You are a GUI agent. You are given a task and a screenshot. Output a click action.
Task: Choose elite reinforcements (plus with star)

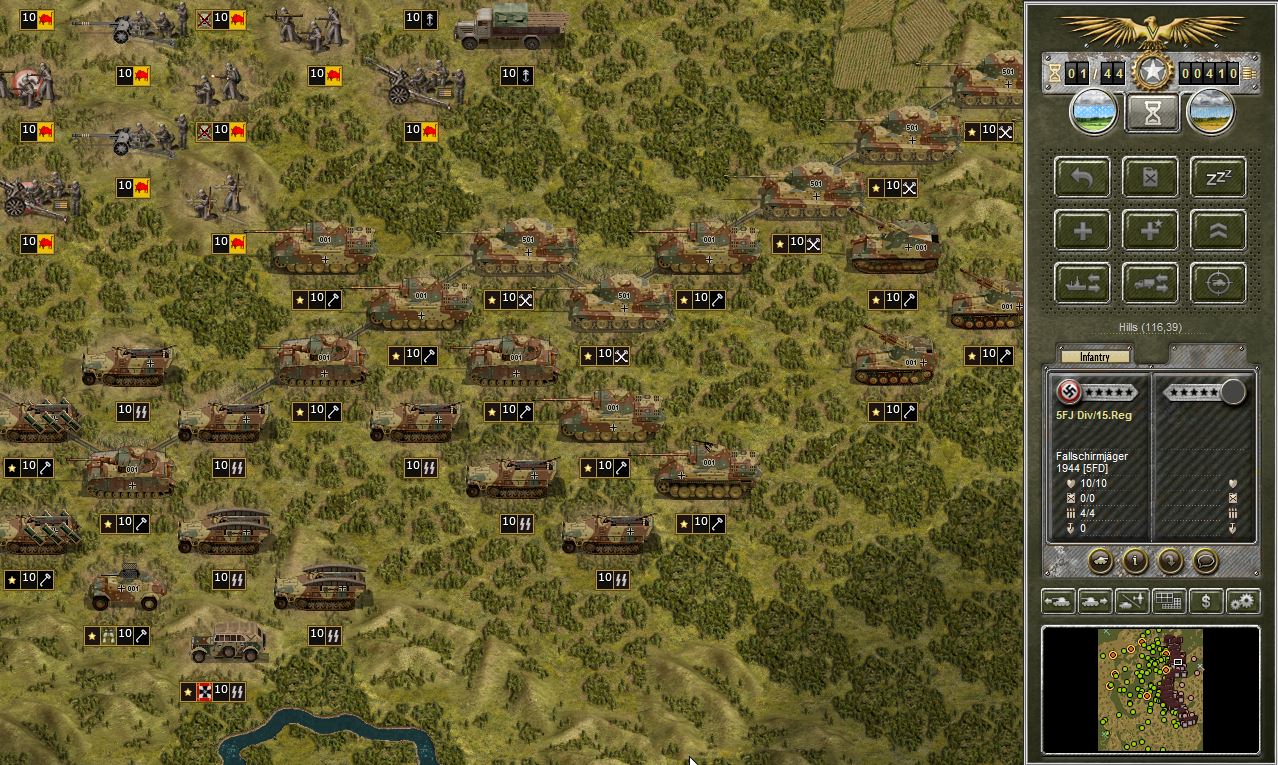click(x=1151, y=231)
